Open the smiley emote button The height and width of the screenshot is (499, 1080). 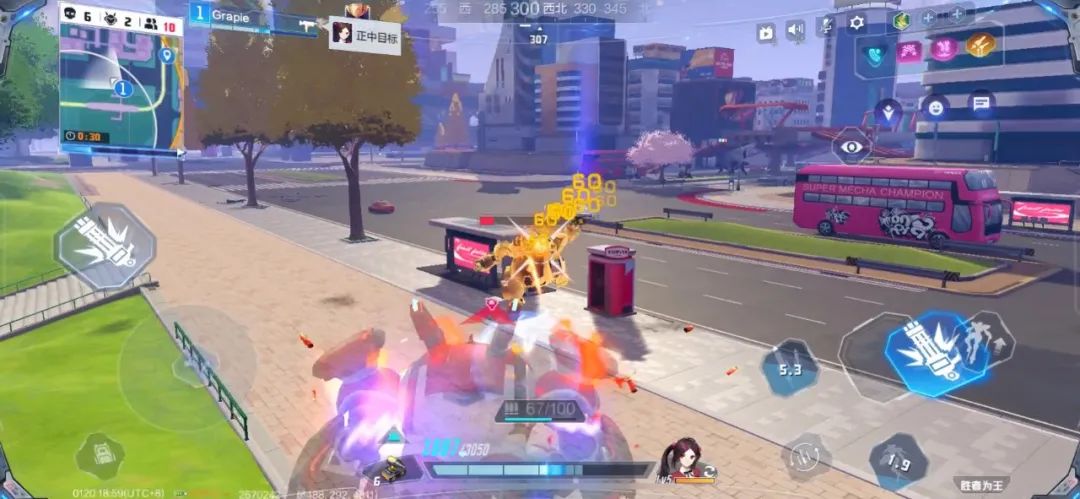point(935,105)
